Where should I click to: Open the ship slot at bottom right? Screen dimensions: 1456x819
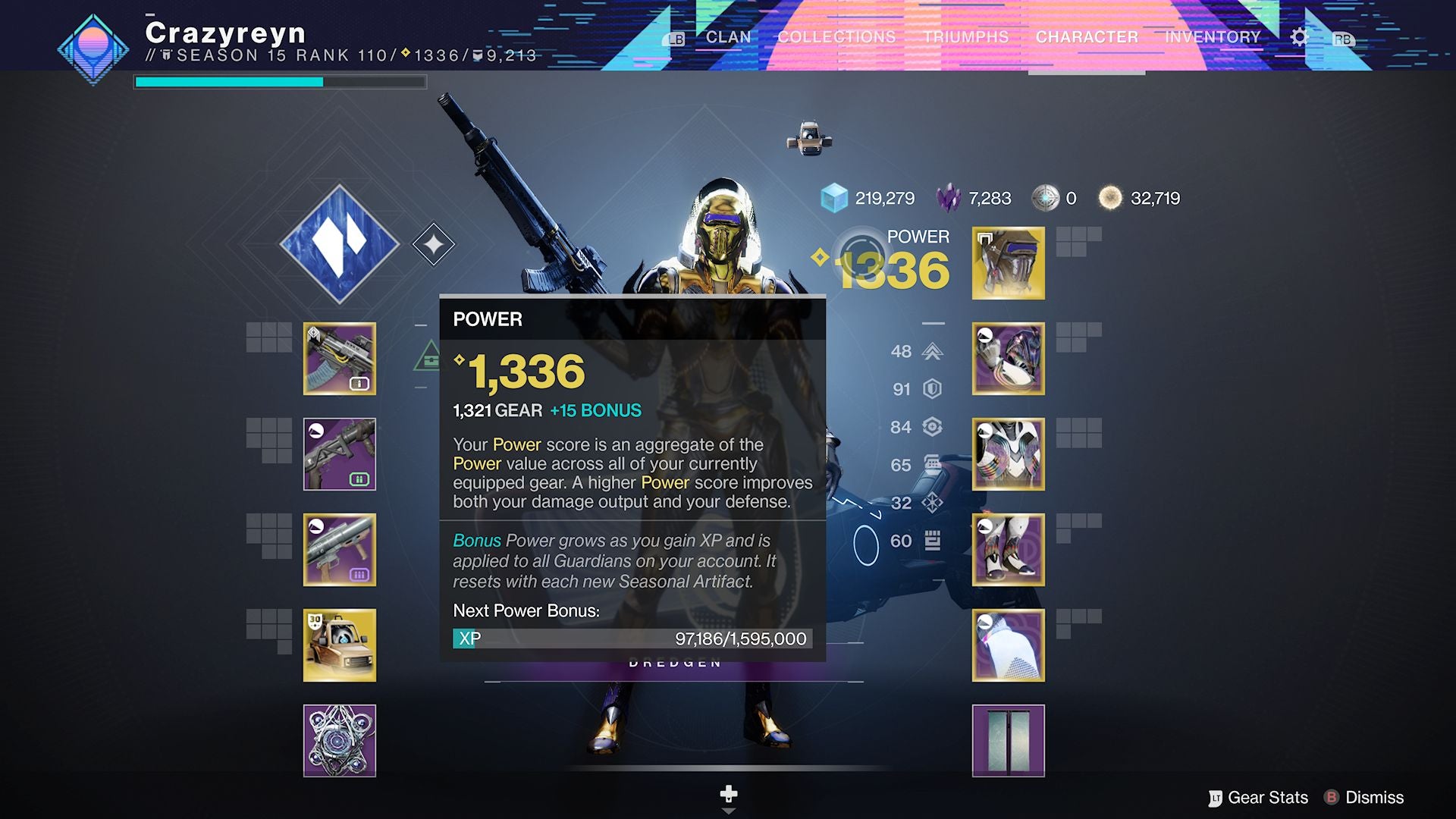pos(1008,741)
